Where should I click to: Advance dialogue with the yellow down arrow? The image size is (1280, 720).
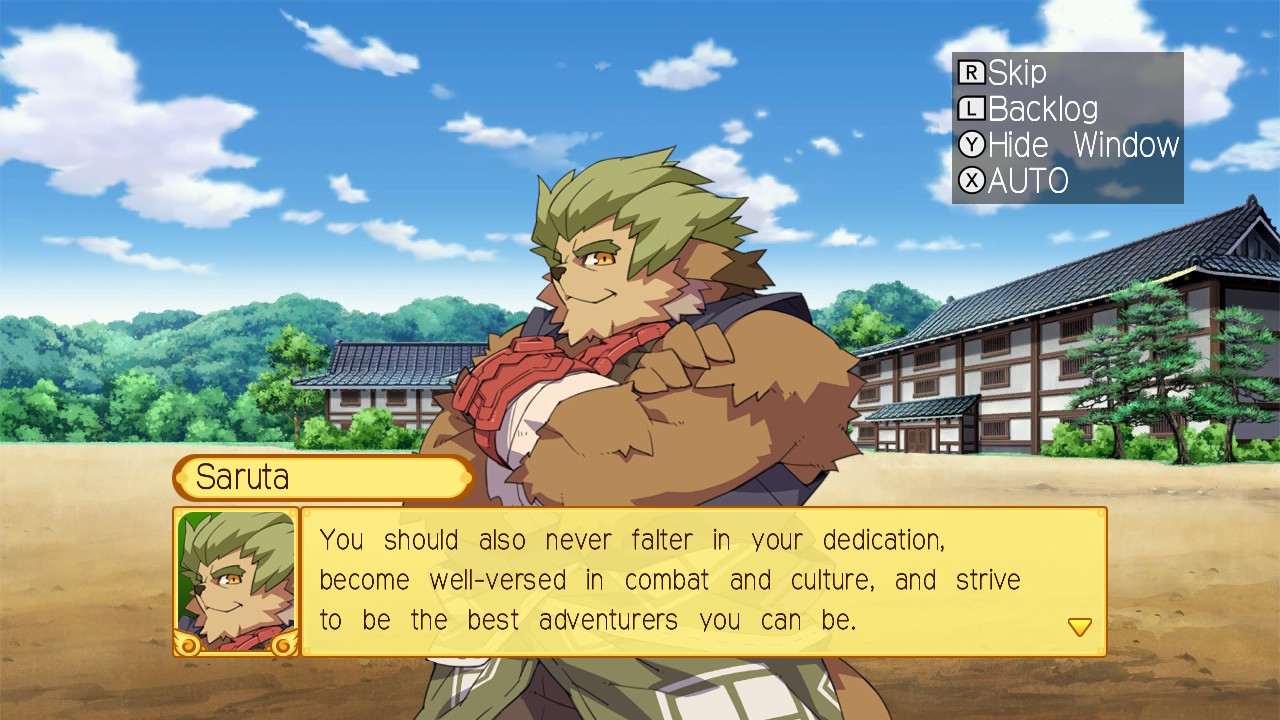(1079, 627)
